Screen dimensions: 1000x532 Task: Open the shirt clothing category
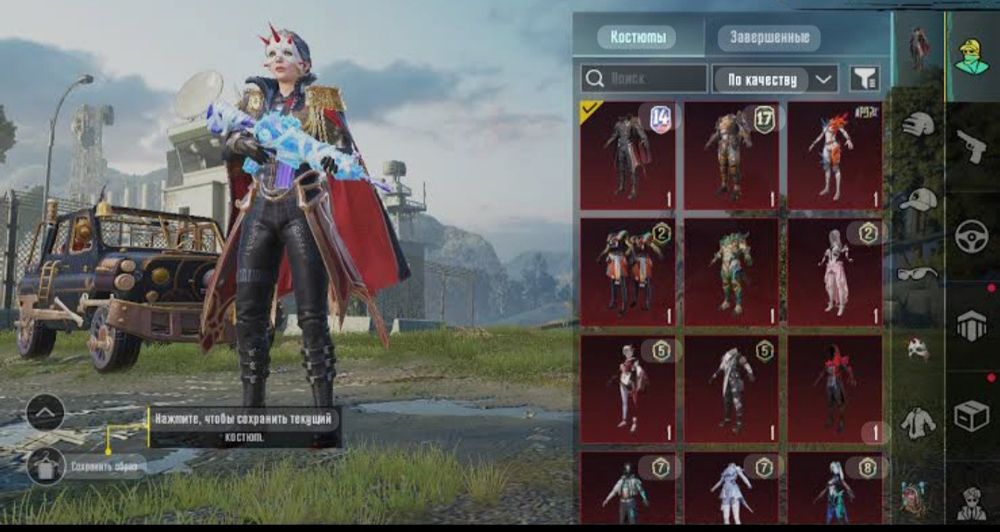(917, 422)
